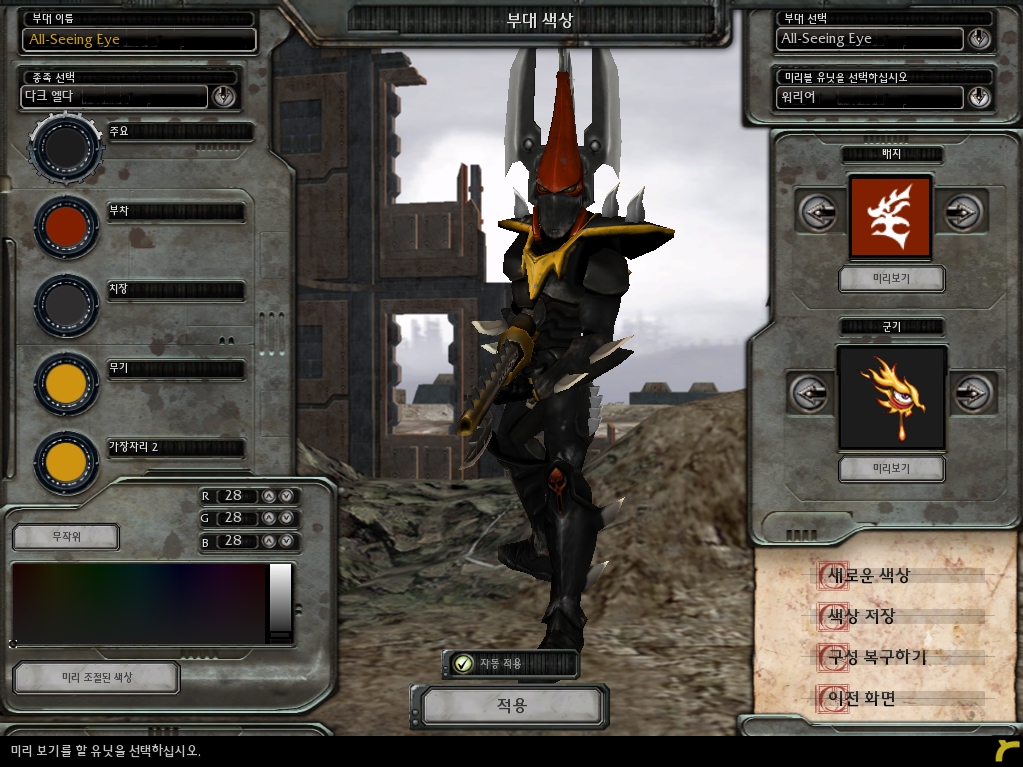Open the 부대 선택 army dropdown
Image resolution: width=1023 pixels, height=767 pixels.
point(979,39)
